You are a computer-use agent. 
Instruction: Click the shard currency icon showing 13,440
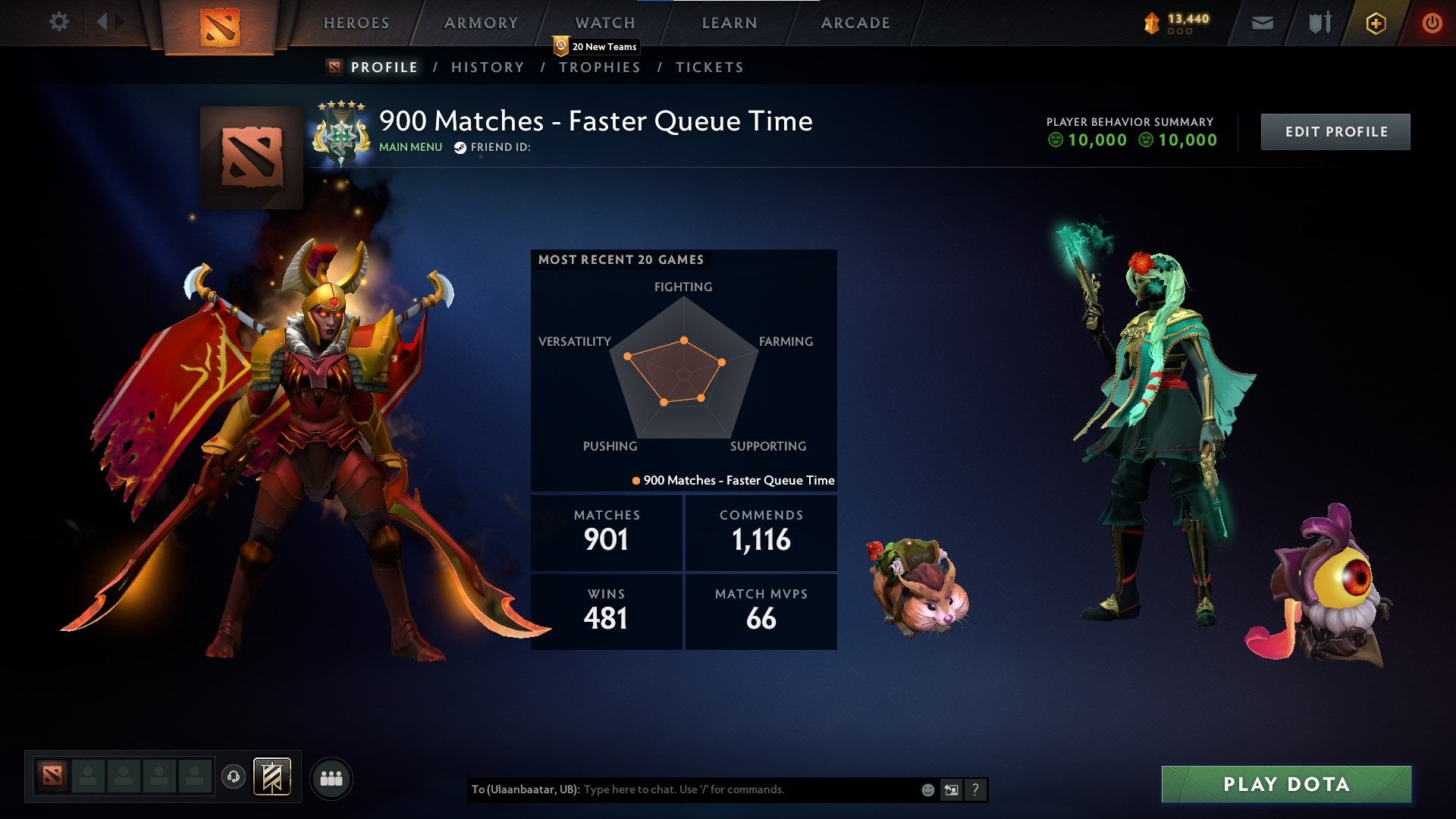coord(1150,23)
